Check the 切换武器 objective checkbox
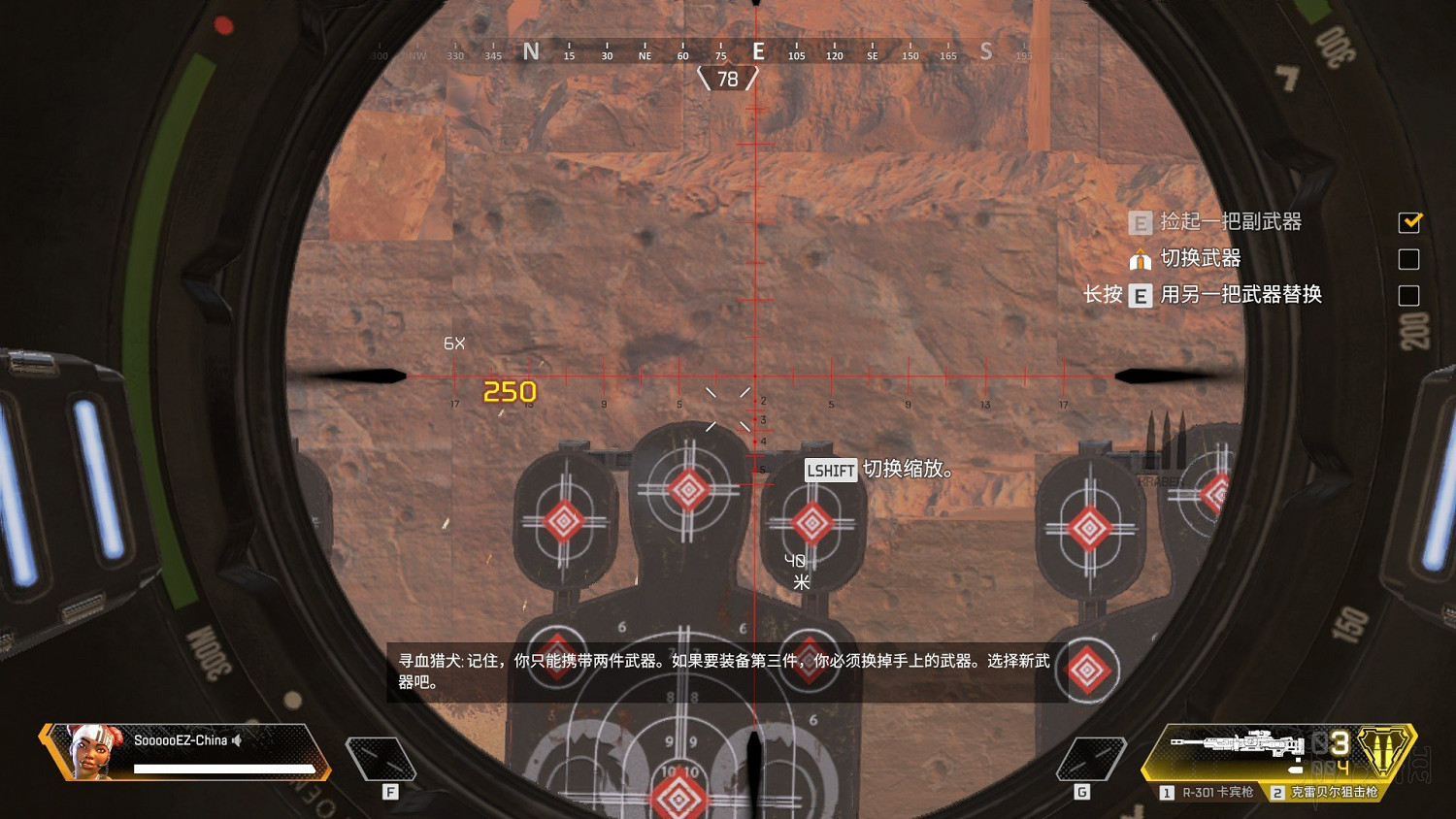Image resolution: width=1456 pixels, height=819 pixels. pos(1409,259)
